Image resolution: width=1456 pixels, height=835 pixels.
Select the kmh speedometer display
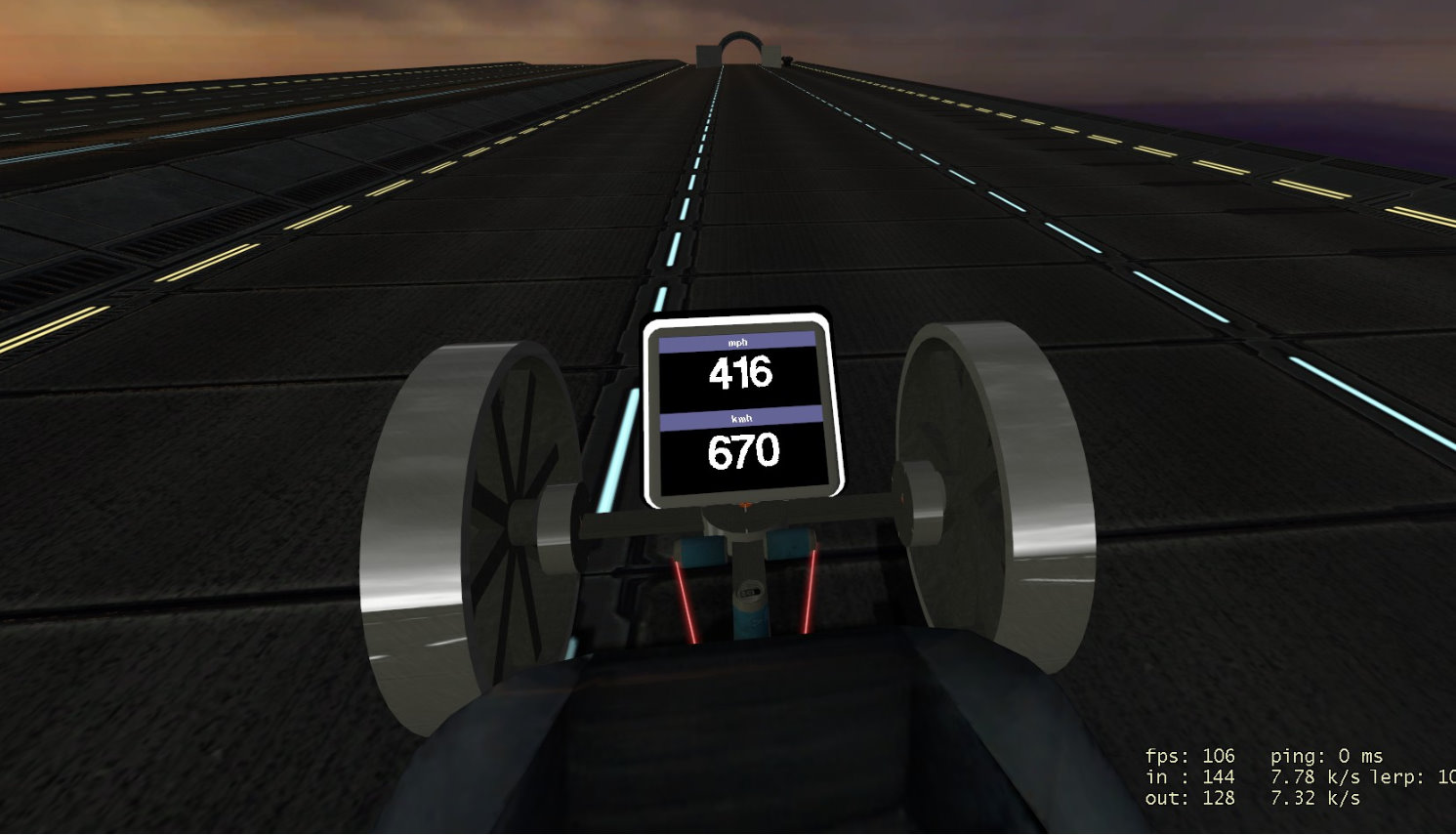coord(742,450)
